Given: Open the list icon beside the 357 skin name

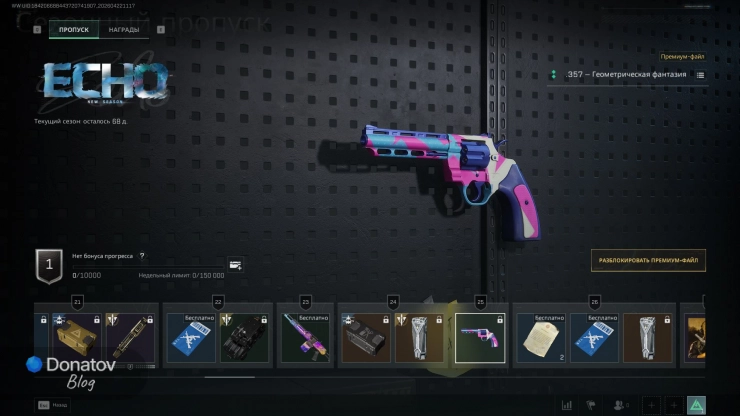Looking at the screenshot, I should 700,75.
